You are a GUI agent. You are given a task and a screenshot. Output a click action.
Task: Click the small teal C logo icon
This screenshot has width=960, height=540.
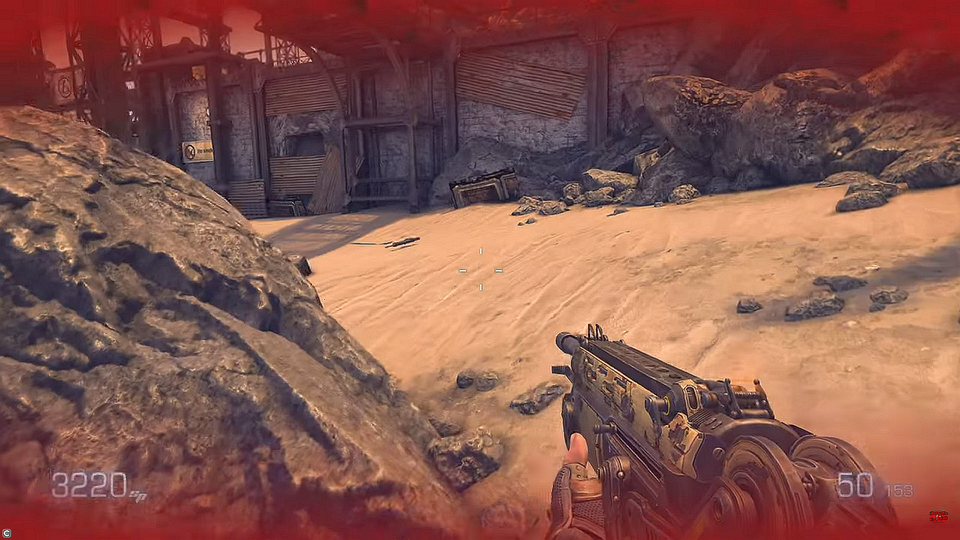[7, 533]
